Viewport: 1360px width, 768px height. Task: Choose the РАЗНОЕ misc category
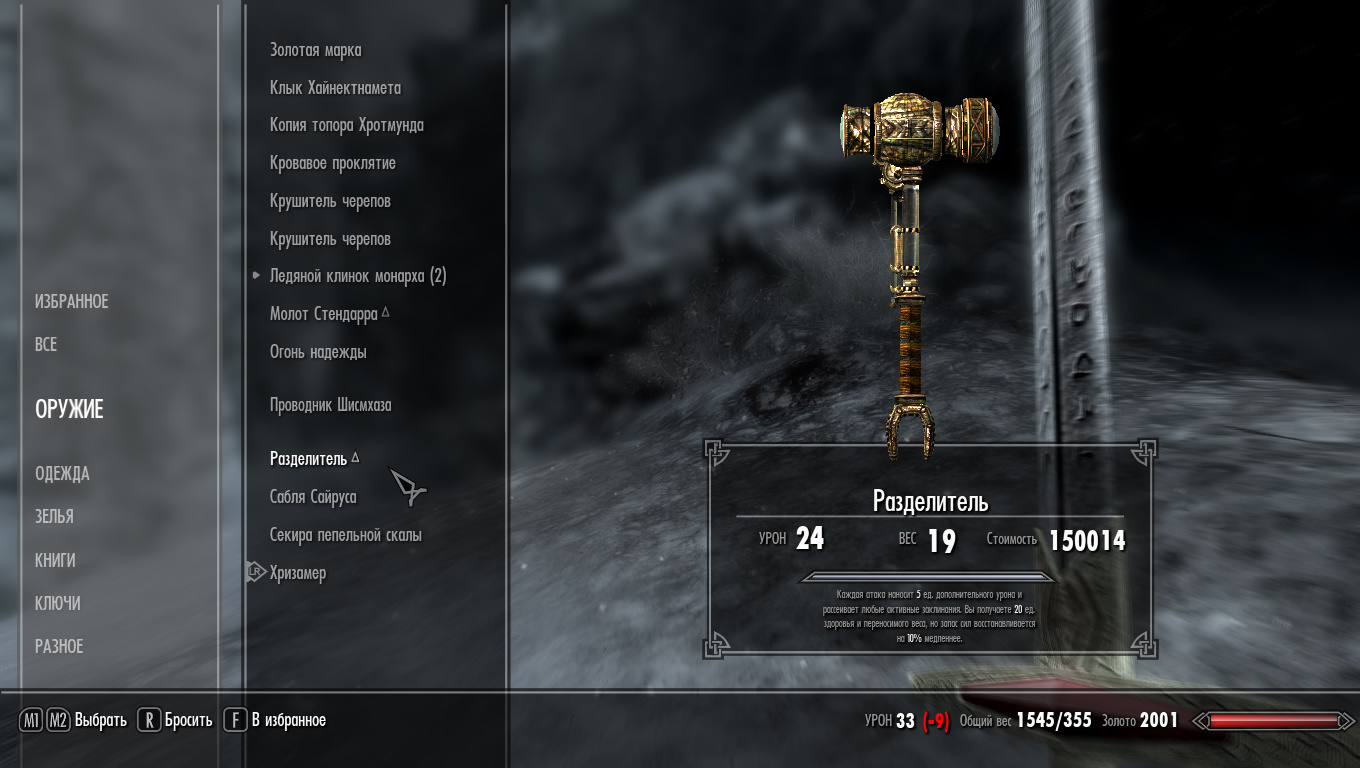click(59, 646)
